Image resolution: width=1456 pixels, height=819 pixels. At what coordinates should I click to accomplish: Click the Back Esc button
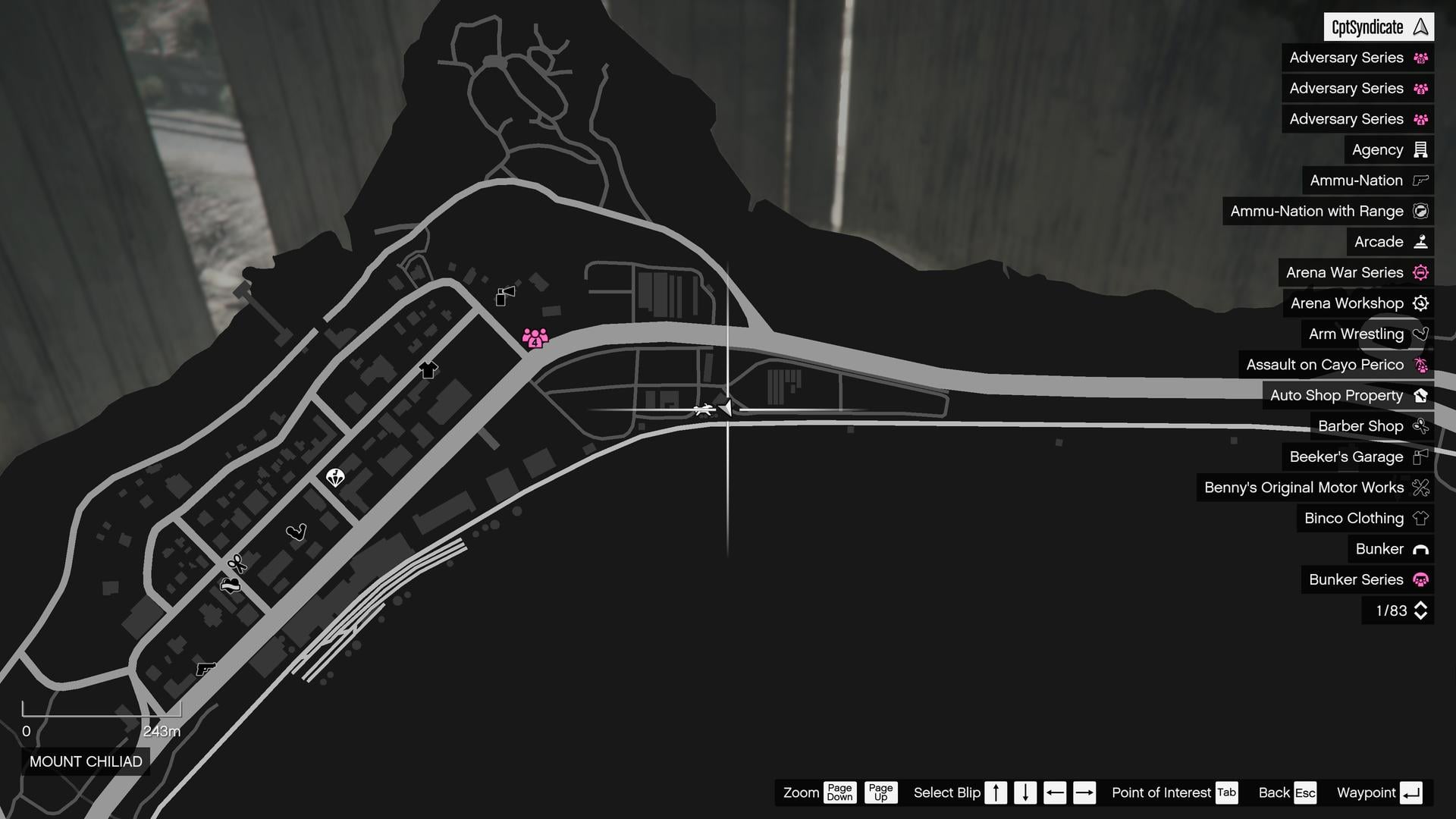click(x=1286, y=792)
